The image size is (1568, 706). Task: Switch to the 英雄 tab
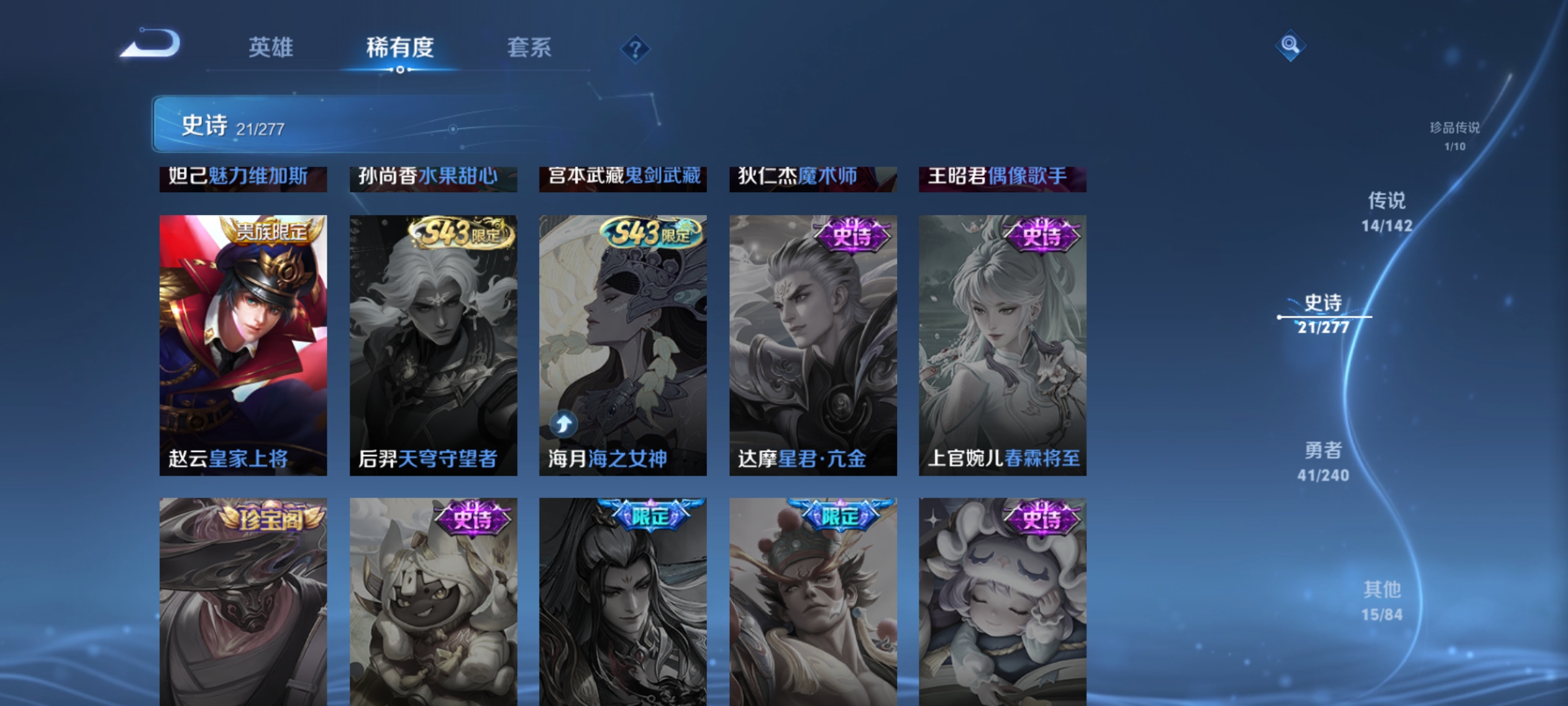(271, 48)
